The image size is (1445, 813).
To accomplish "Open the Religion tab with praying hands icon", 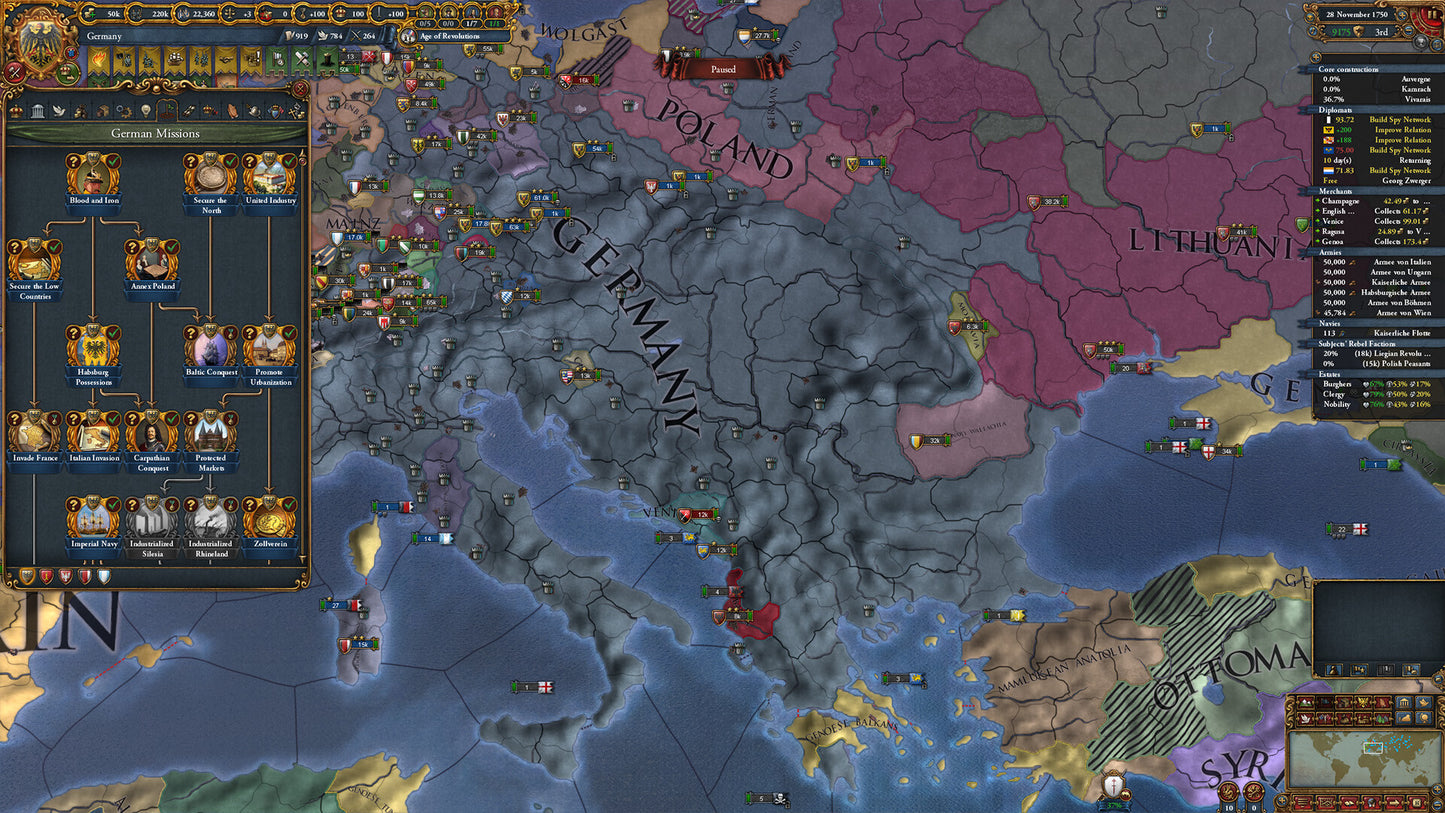I will tap(231, 111).
